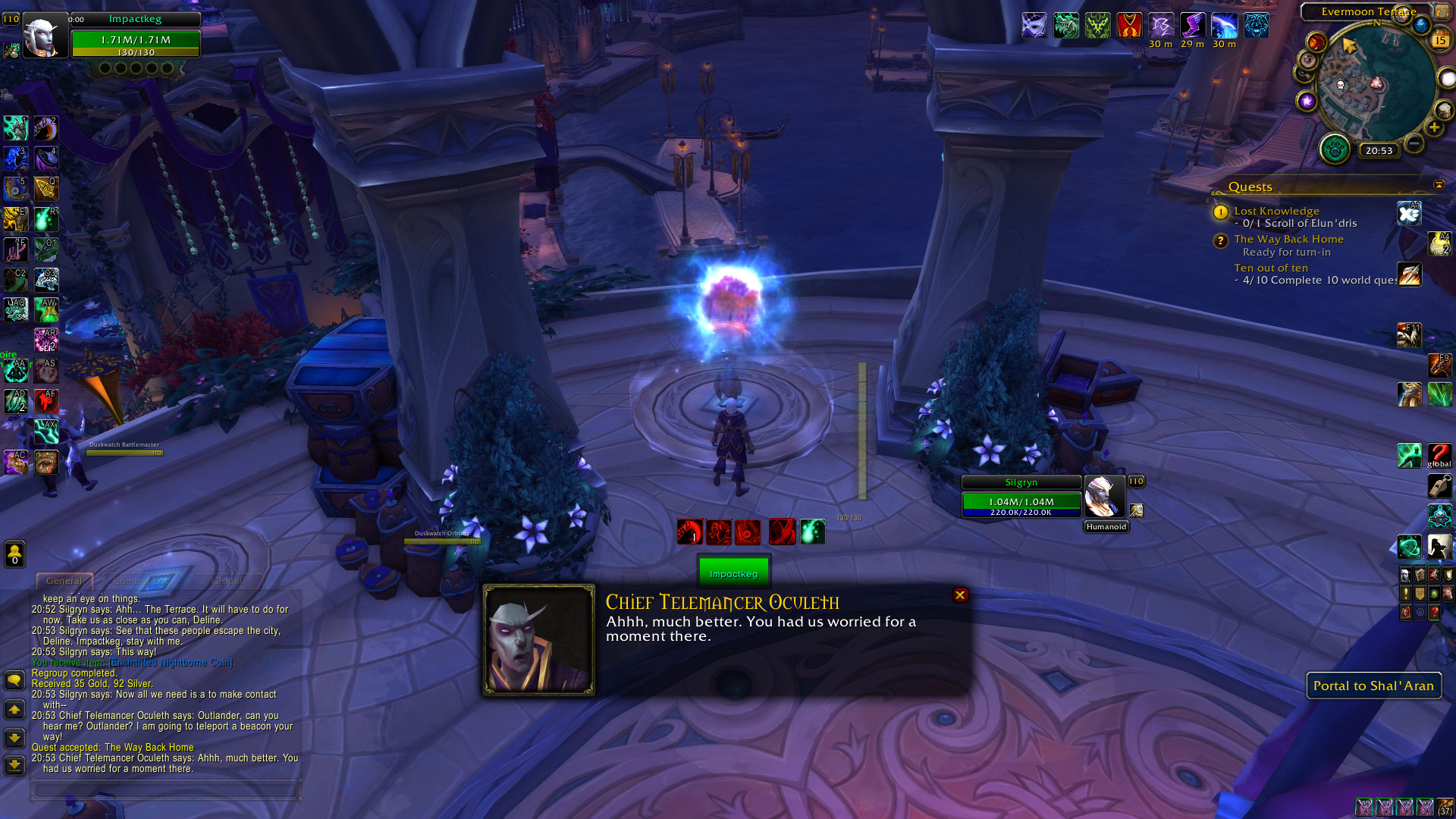Jump chat to the bottom
The image size is (1456, 819).
coord(14,764)
